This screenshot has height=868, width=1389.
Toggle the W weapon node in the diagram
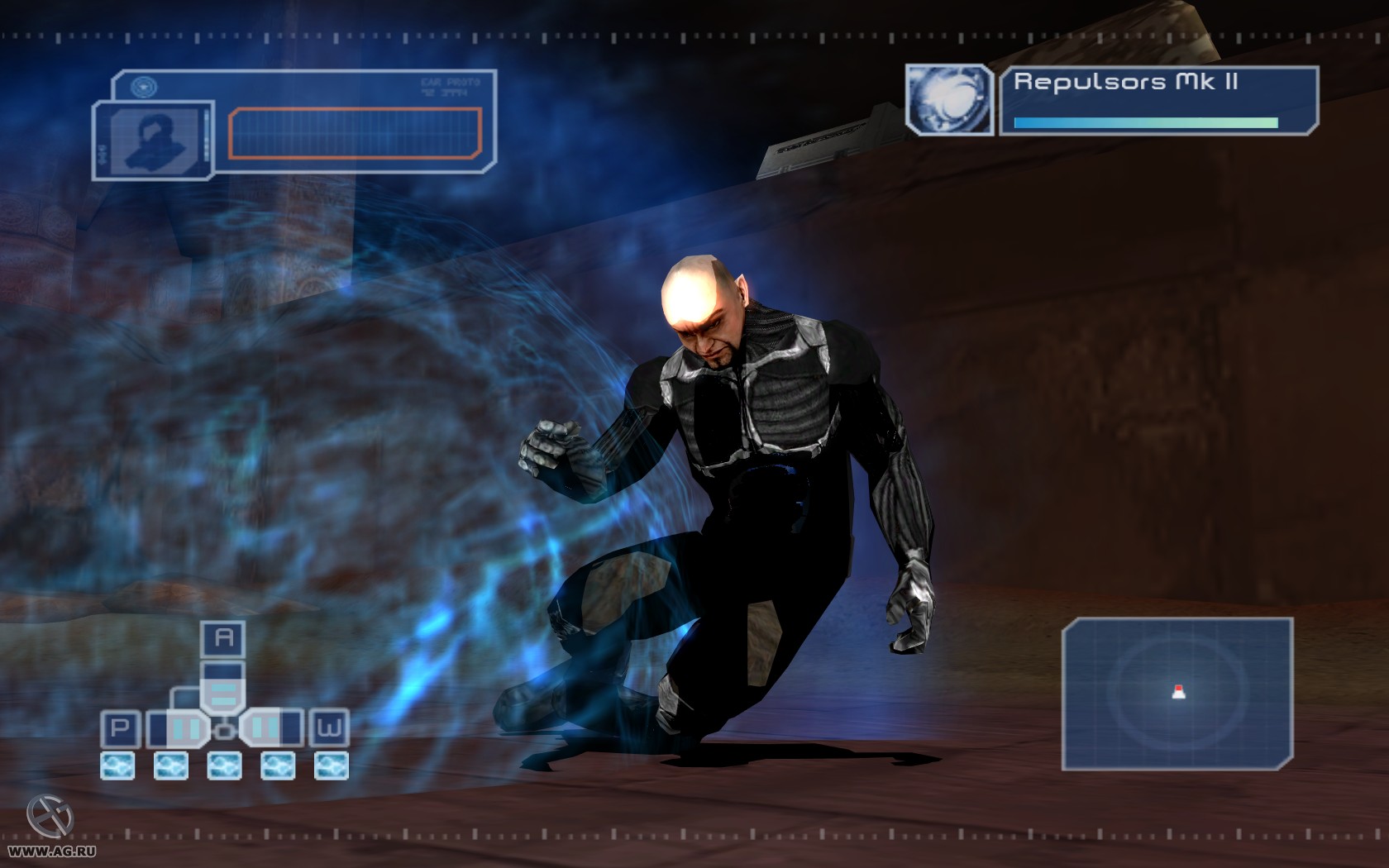point(329,728)
